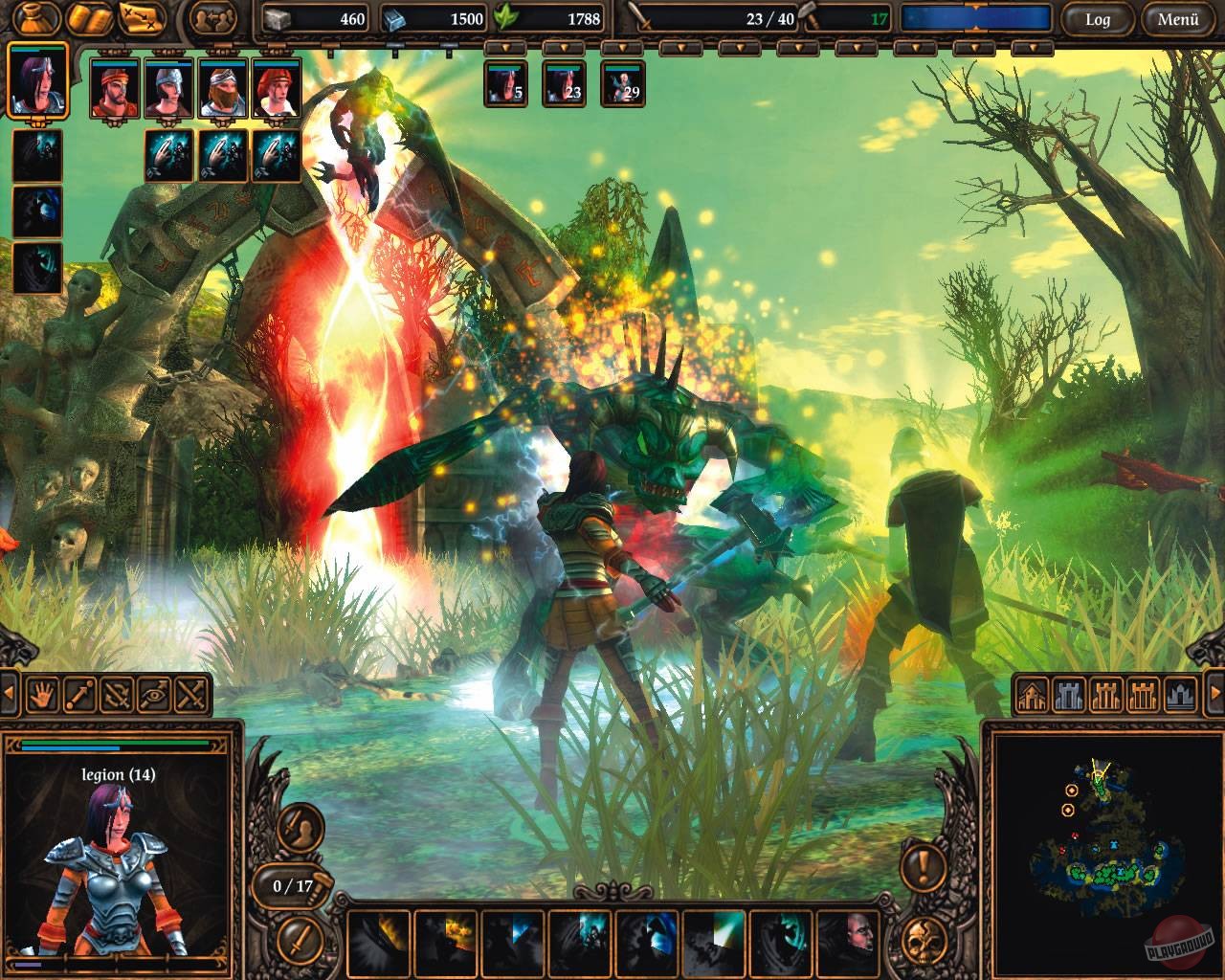Collapse the left command bar with arrow
The image size is (1225, 980).
tap(9, 692)
